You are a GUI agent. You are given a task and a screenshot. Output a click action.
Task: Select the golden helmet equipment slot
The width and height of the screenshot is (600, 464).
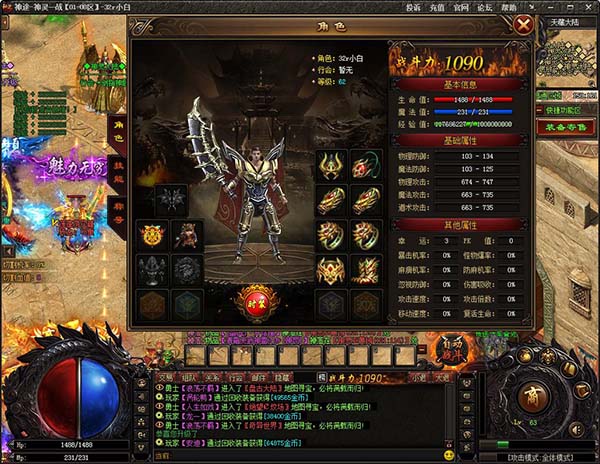[x=331, y=165]
